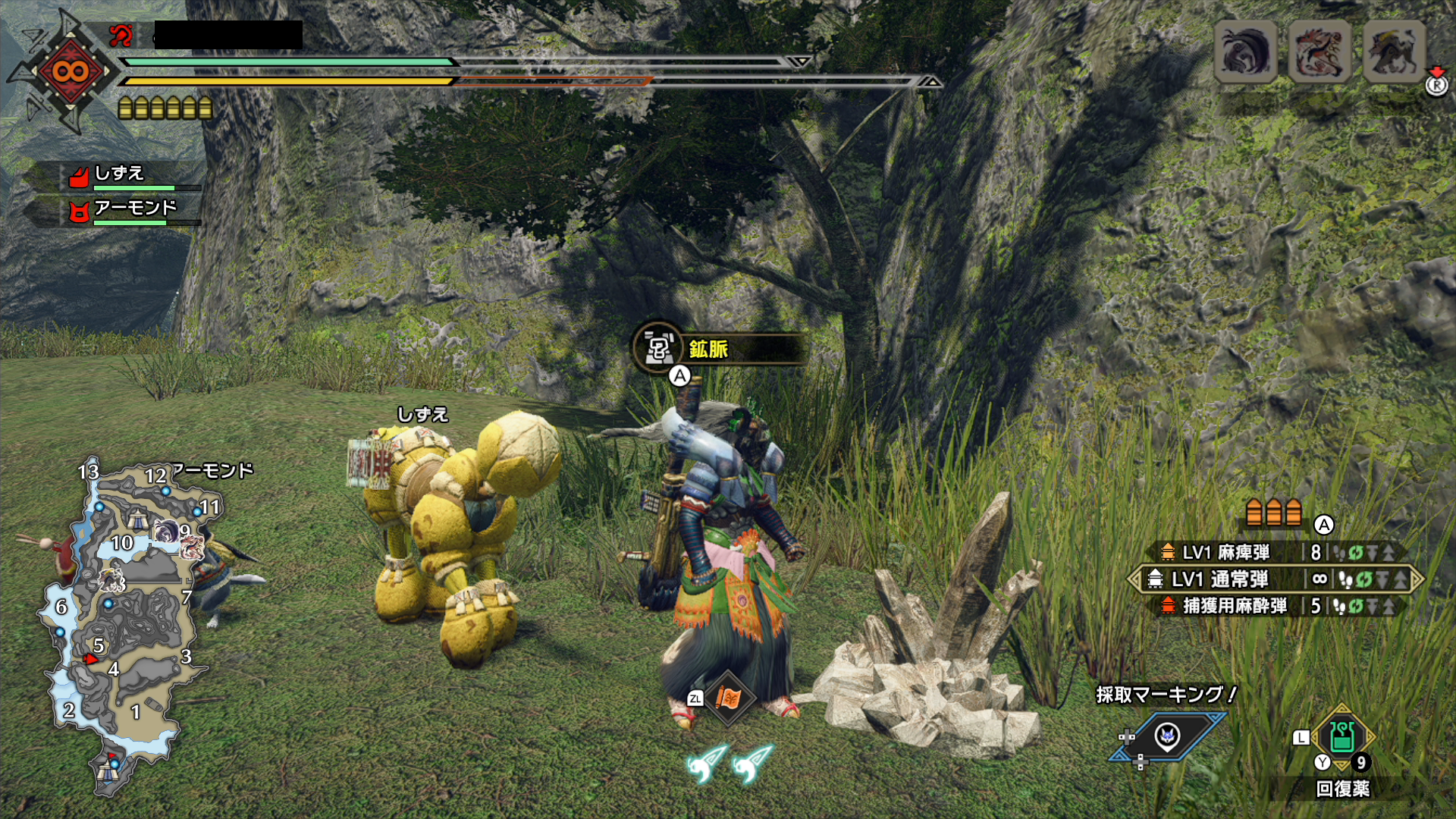The height and width of the screenshot is (819, 1456).
Task: Choose LV1 通常弾 ammo
Action: coord(1219,579)
